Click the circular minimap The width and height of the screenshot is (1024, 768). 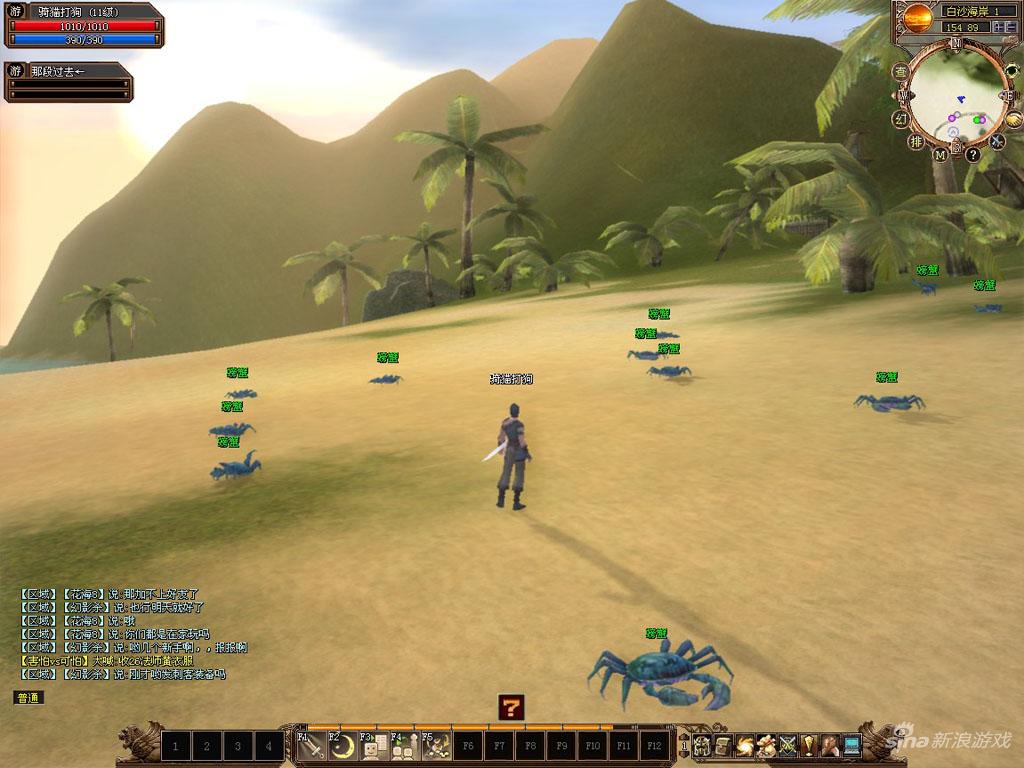tap(954, 98)
